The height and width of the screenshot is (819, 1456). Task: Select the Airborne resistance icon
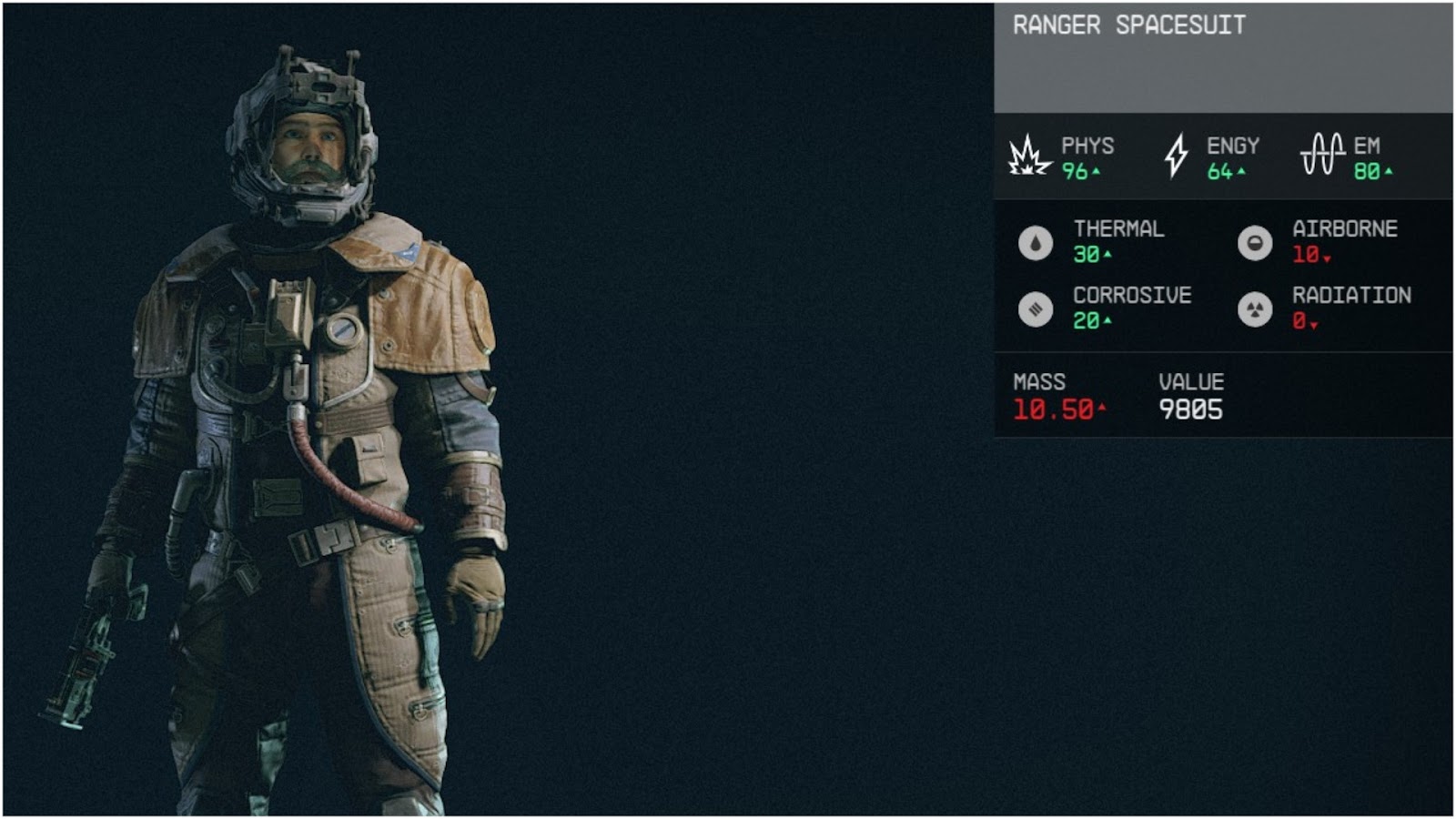pos(1257,243)
